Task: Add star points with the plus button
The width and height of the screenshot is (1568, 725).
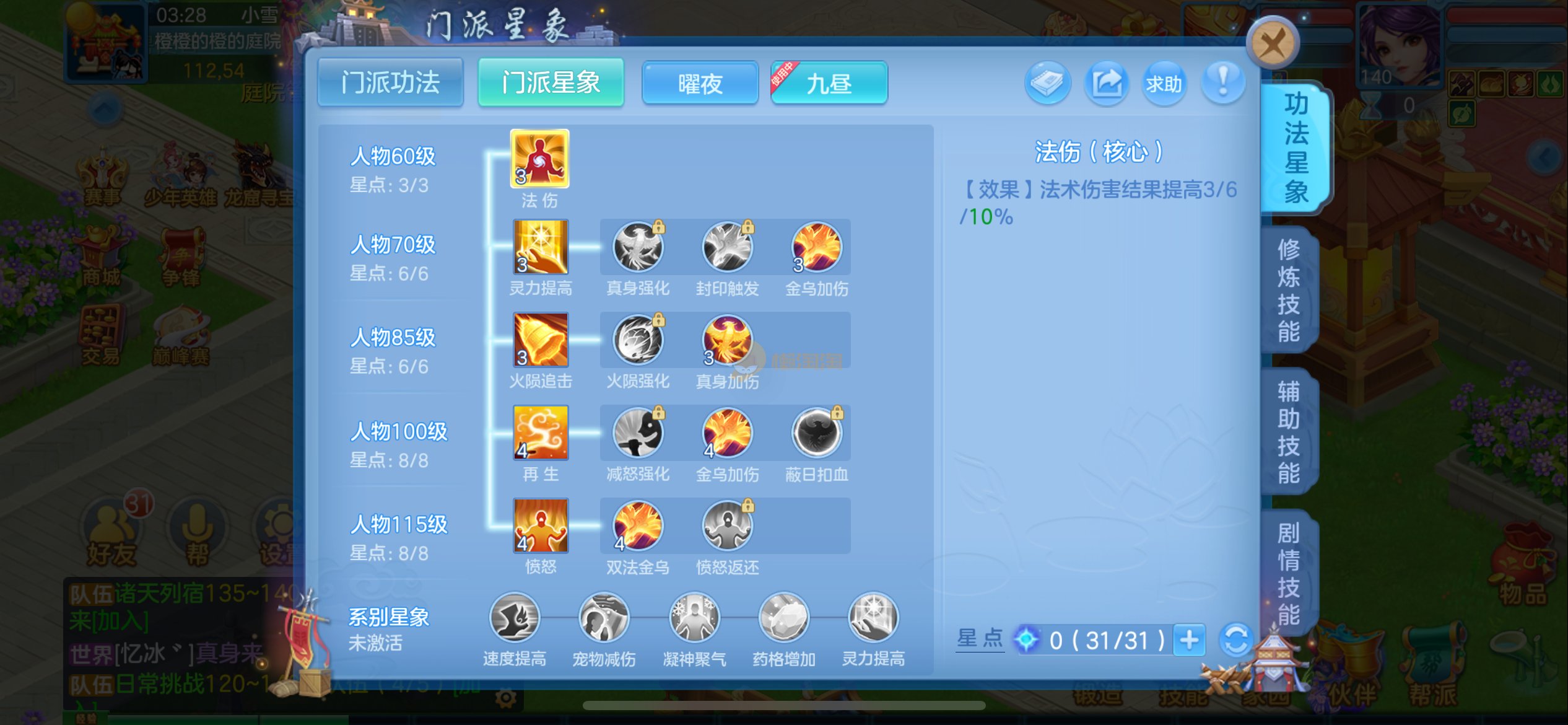Action: pyautogui.click(x=1189, y=639)
